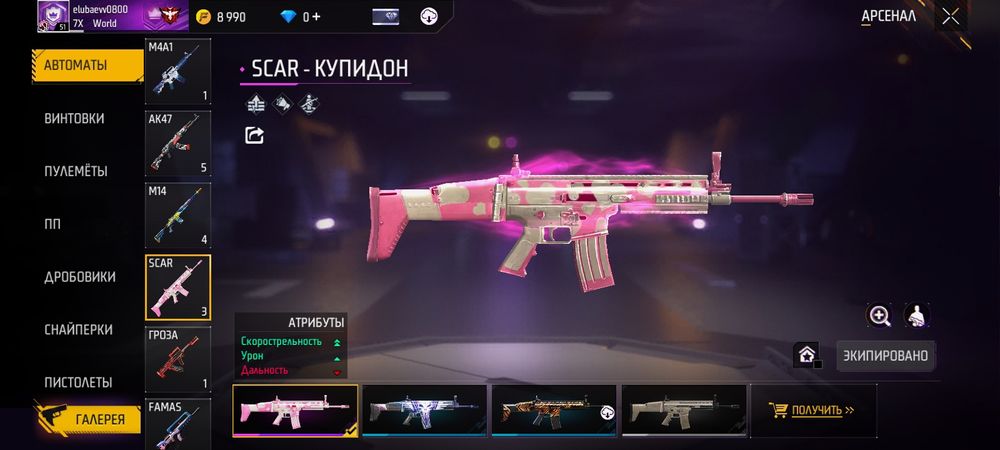Zoom in with the magnifier icon

coord(880,316)
